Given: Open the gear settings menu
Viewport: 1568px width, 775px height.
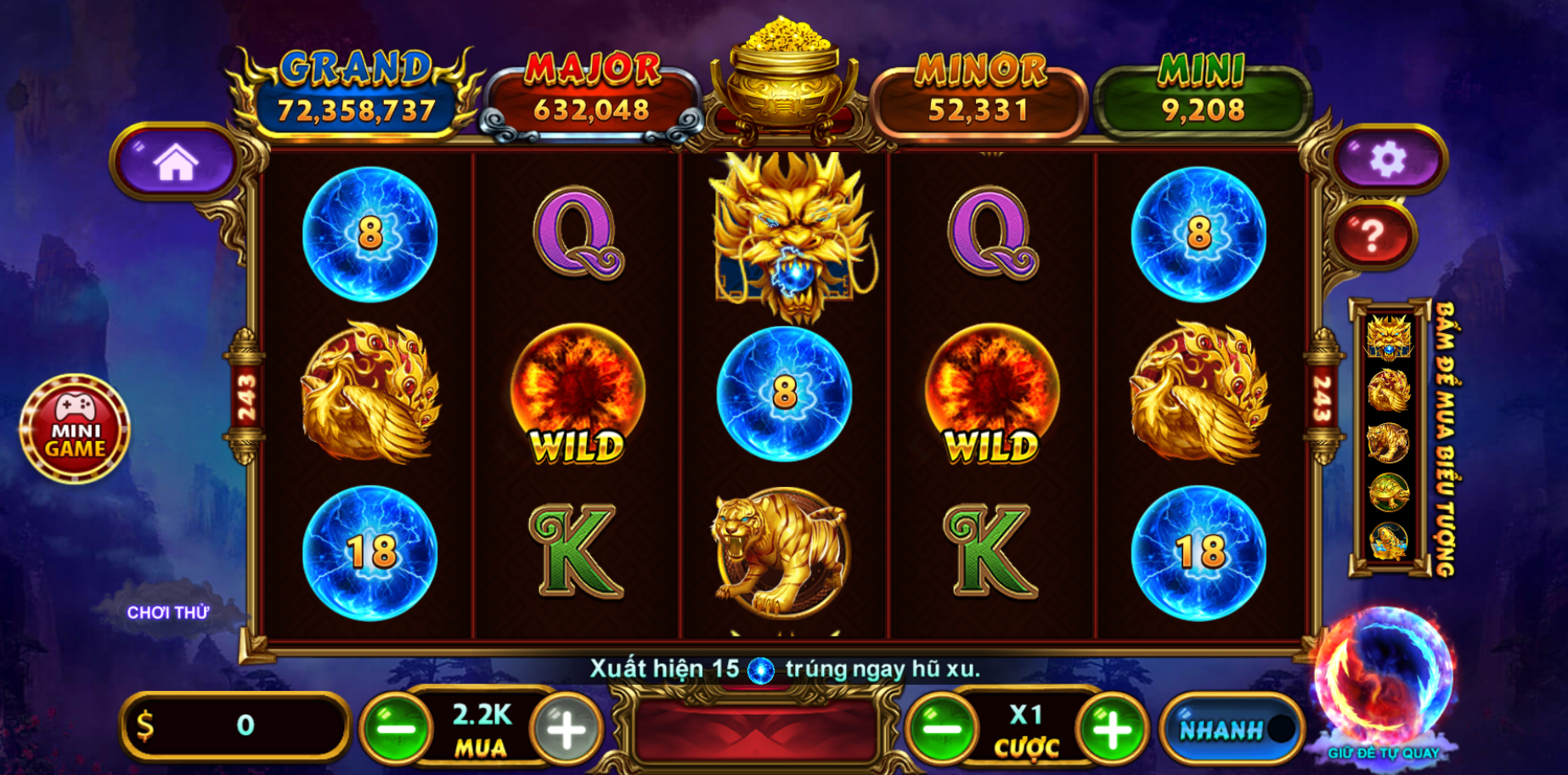Looking at the screenshot, I should click(x=1388, y=159).
